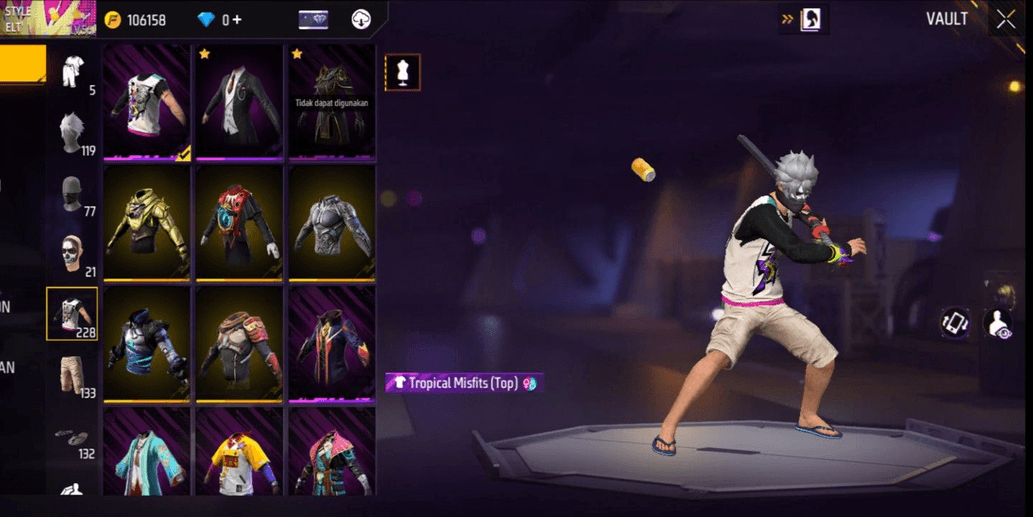Select the yellow and white t-shirt top

click(x=239, y=455)
